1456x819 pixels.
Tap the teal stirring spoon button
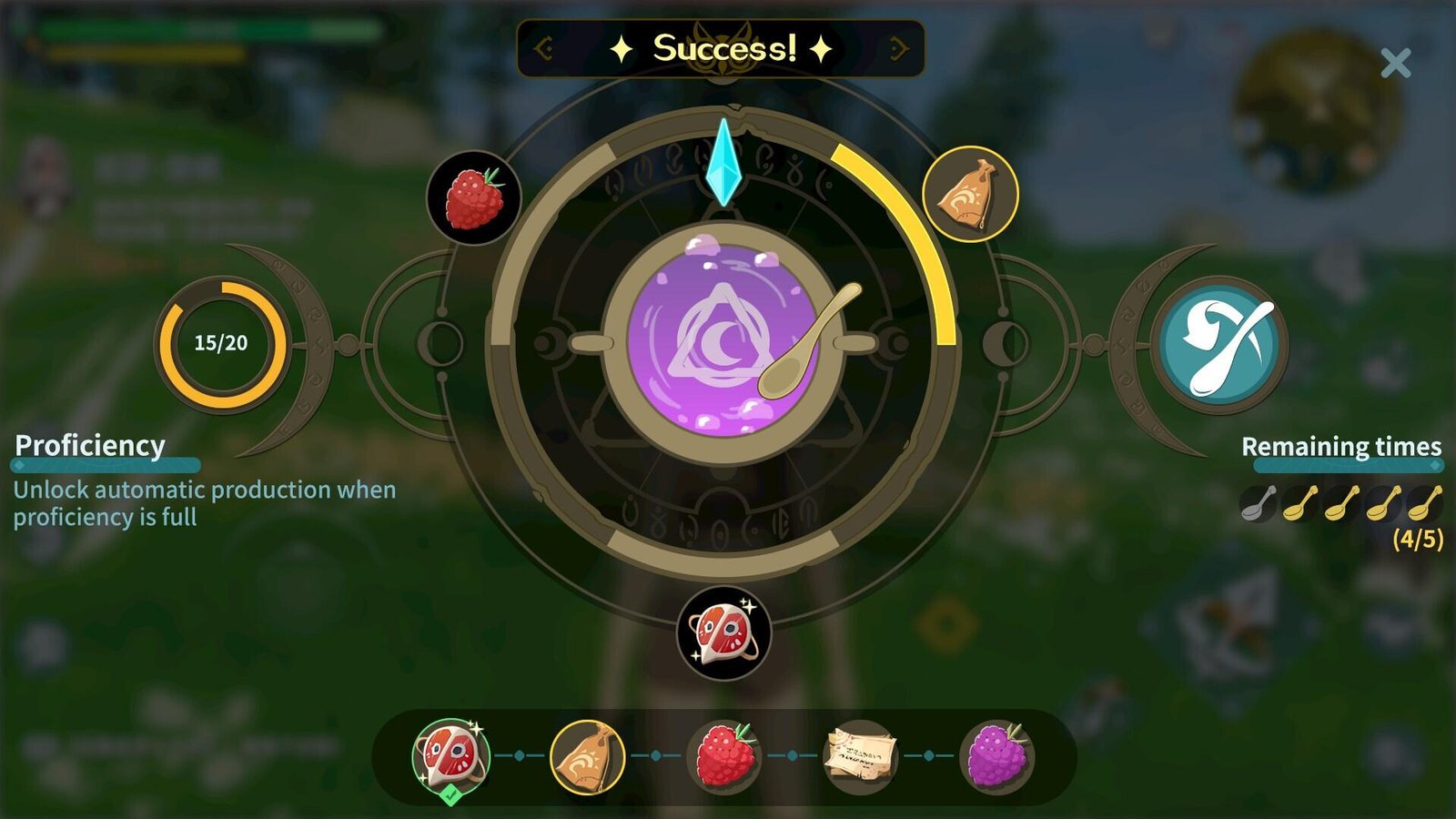pos(1218,344)
